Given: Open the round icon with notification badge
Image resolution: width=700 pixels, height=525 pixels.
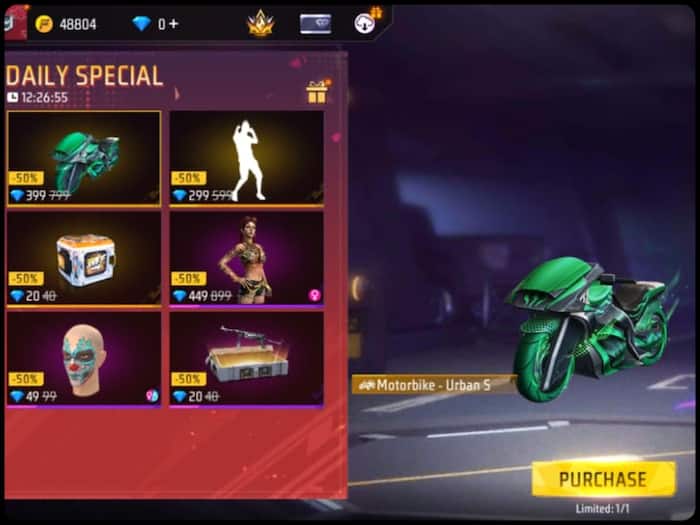Looking at the screenshot, I should [x=368, y=23].
